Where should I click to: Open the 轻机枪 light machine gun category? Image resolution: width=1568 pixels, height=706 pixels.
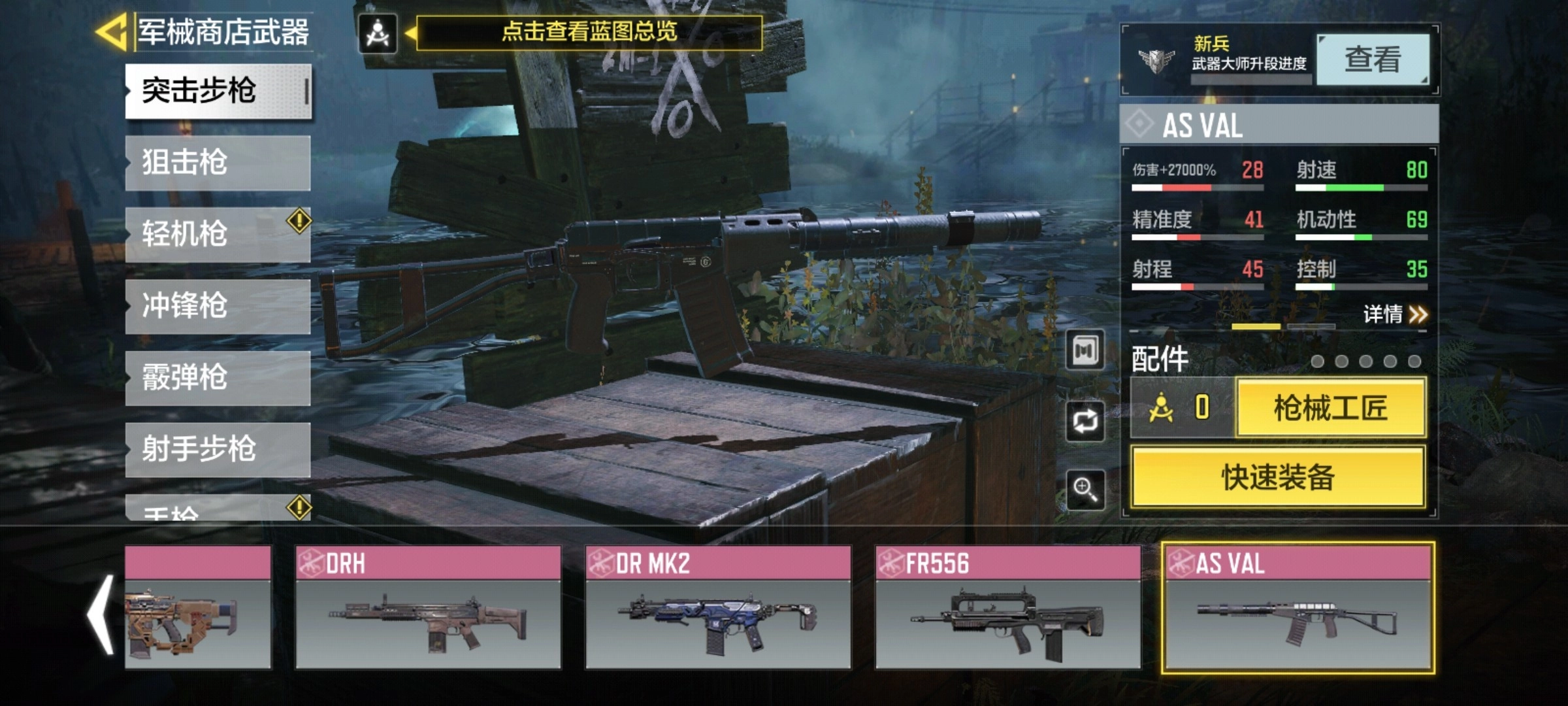(x=218, y=234)
